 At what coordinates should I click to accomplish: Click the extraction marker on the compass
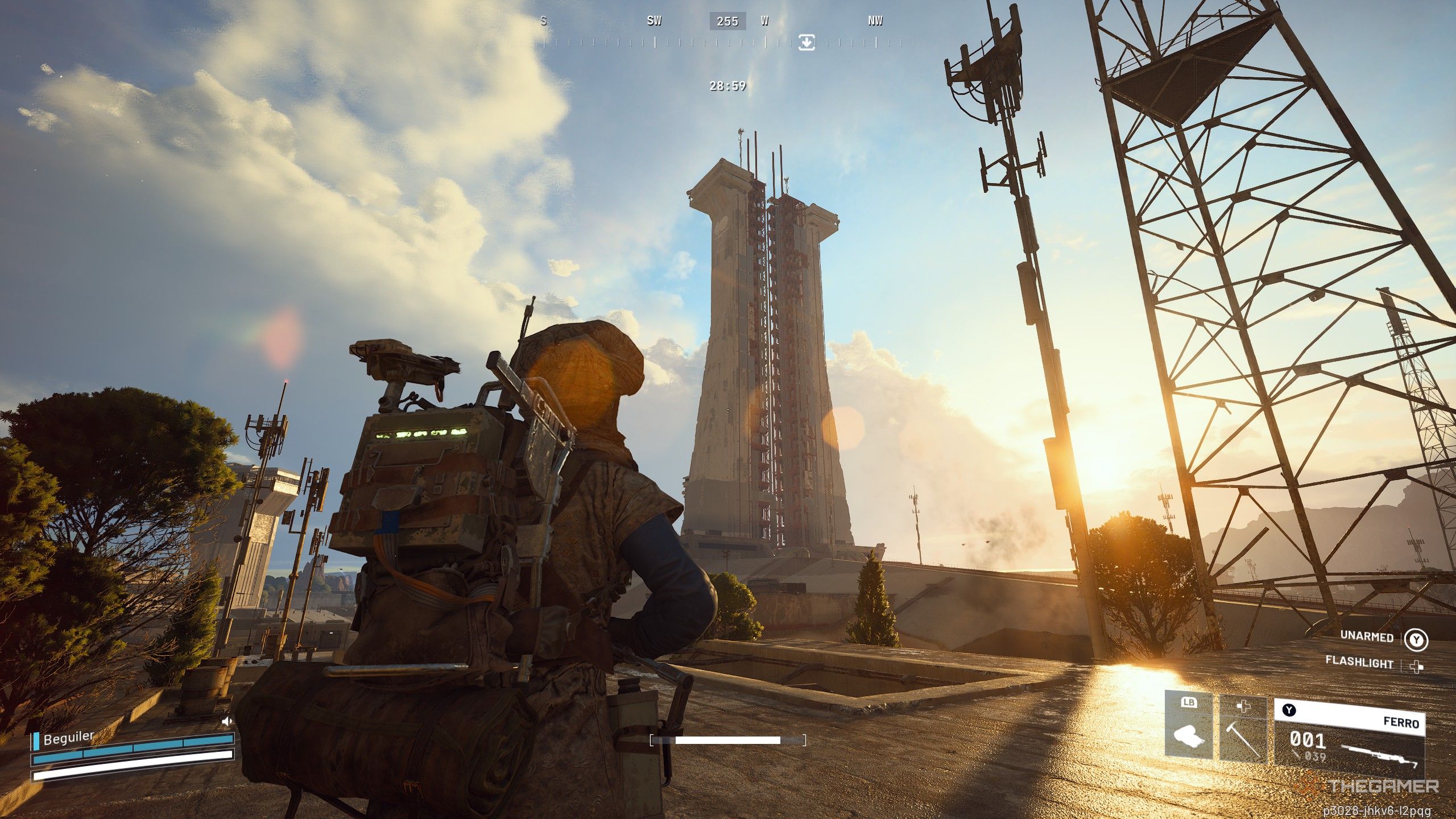tap(806, 42)
